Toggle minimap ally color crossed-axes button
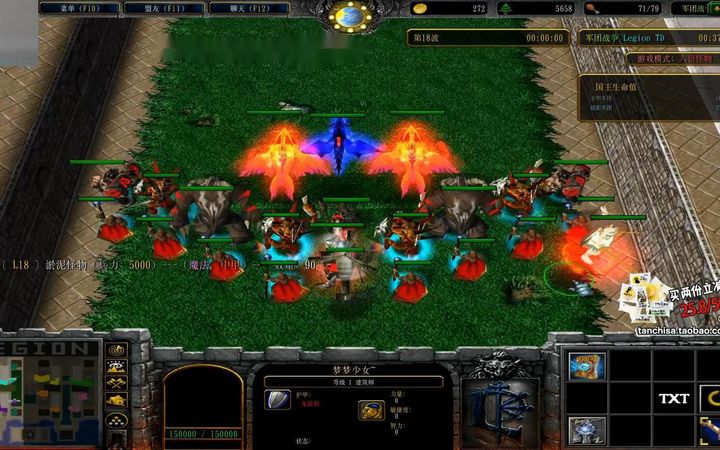Screen dimensions: 720x450 pos(117,384)
